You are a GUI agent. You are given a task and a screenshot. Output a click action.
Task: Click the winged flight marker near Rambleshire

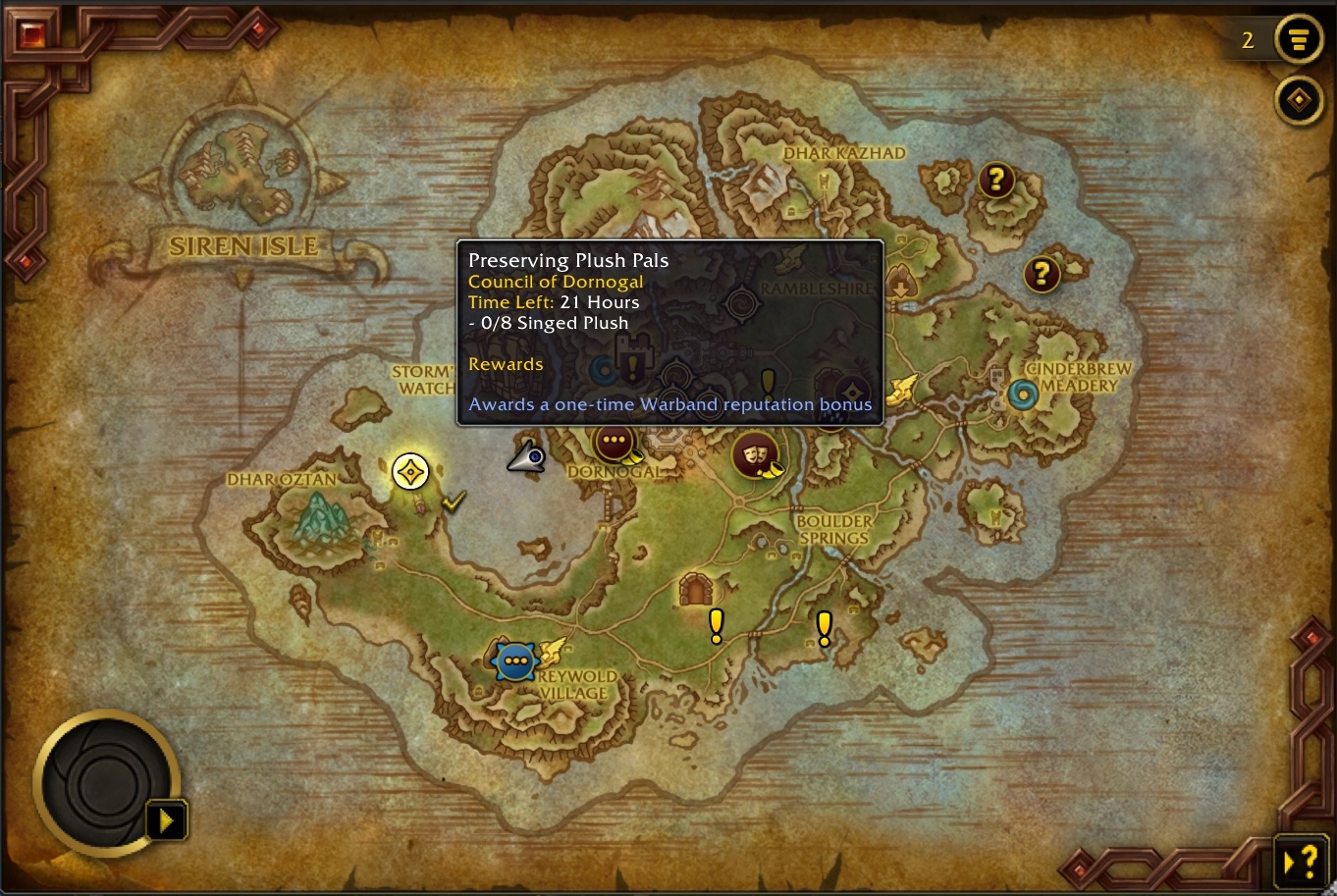(x=901, y=390)
